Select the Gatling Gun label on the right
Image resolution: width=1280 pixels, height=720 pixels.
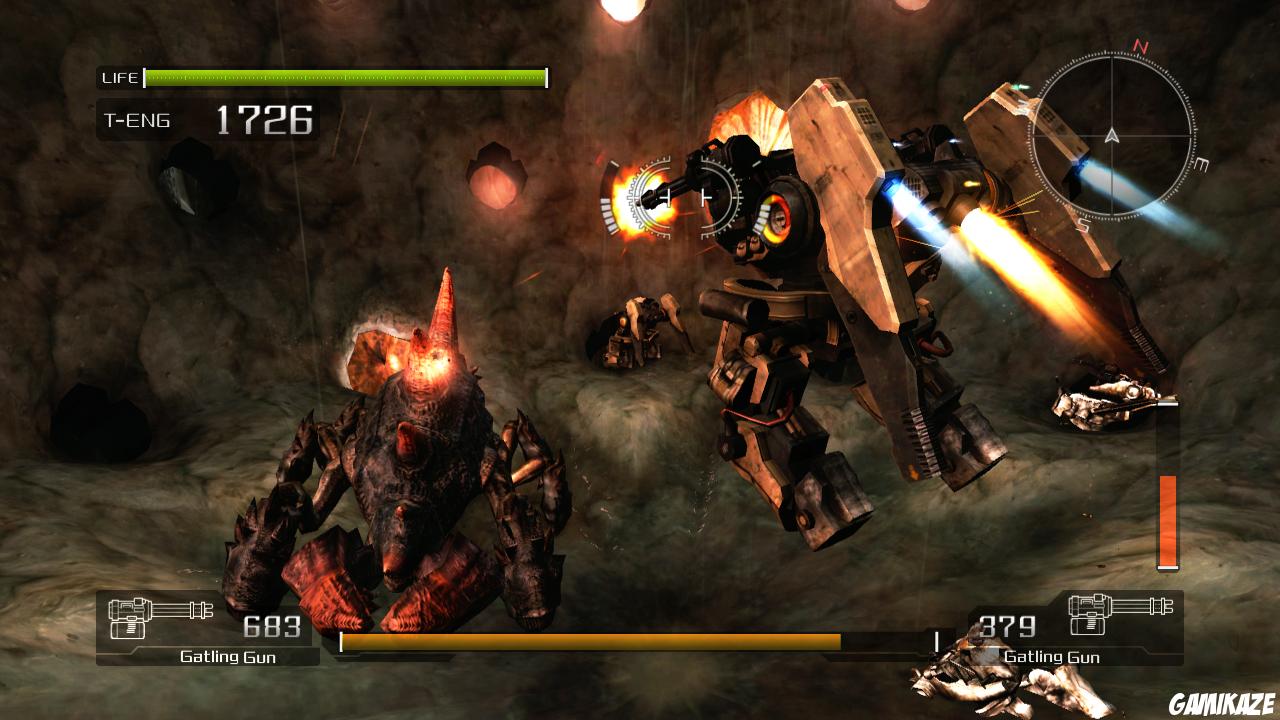point(1052,658)
